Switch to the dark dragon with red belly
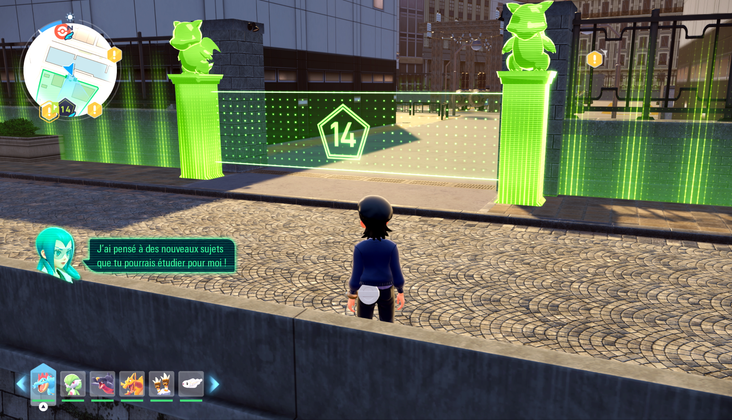 (x=102, y=384)
